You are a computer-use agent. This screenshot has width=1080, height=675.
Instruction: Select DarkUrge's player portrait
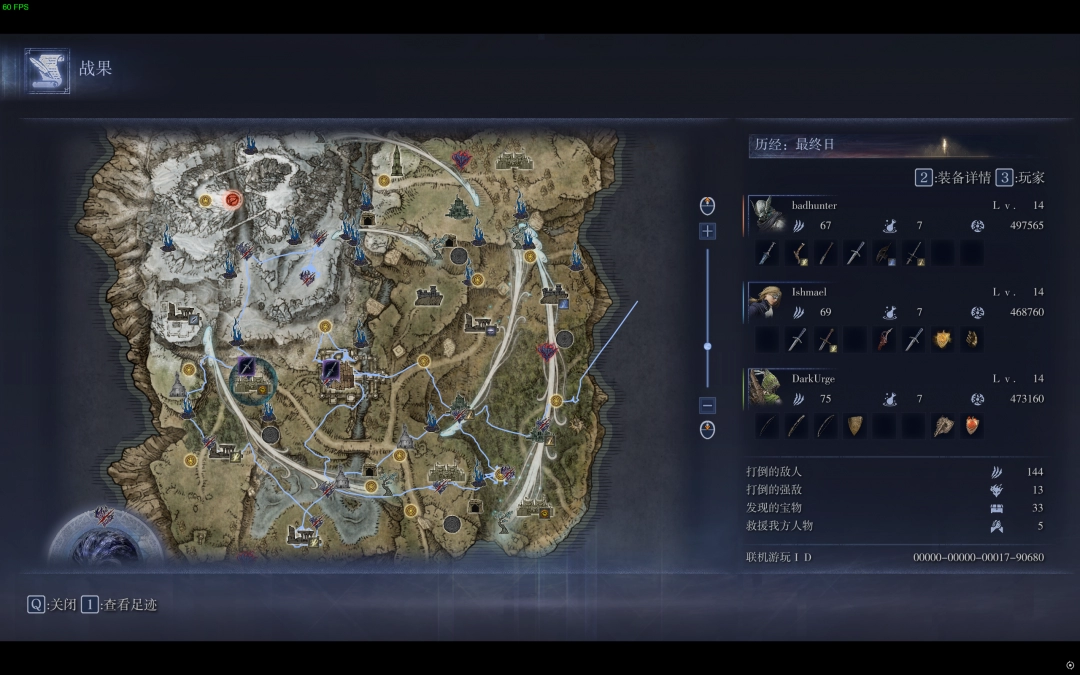[766, 389]
